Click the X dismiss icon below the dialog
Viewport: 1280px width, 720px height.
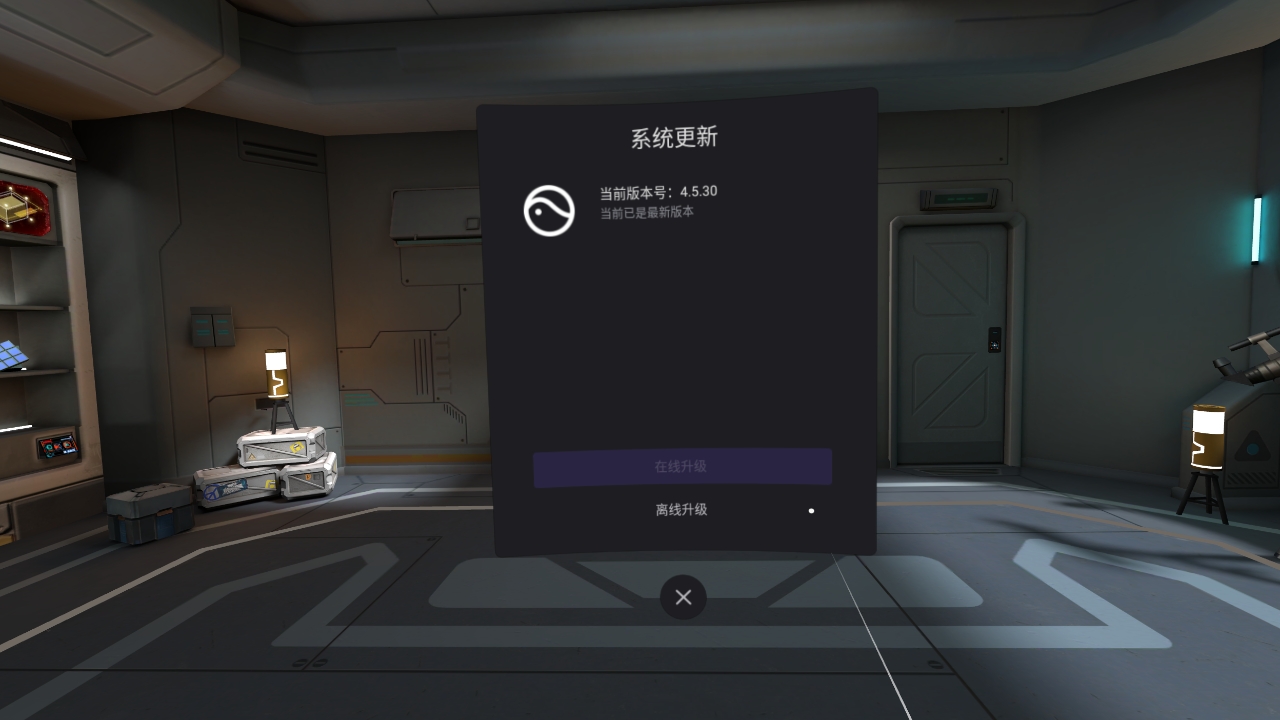click(x=683, y=597)
